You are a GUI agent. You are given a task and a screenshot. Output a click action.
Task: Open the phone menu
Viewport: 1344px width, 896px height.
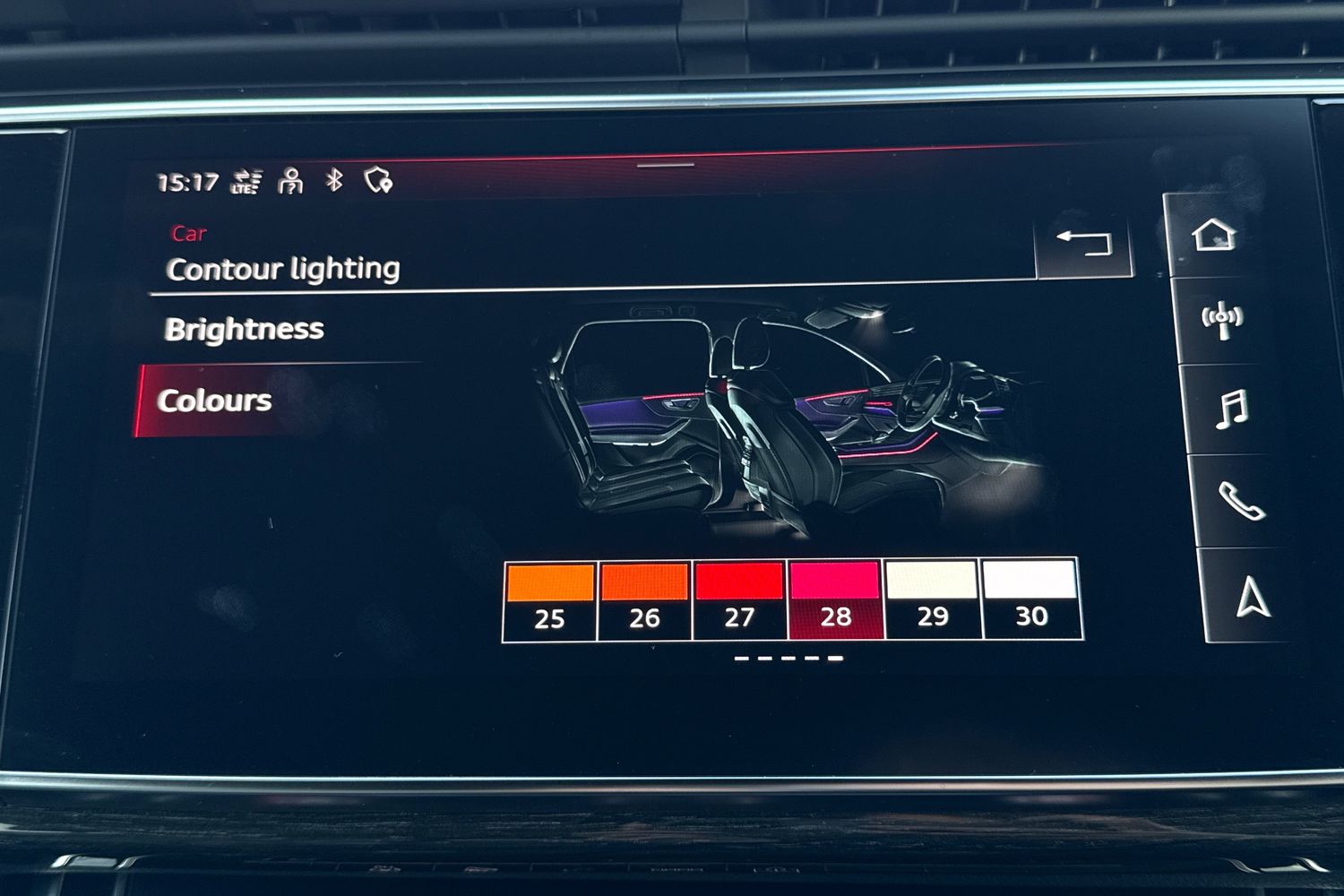1240,501
